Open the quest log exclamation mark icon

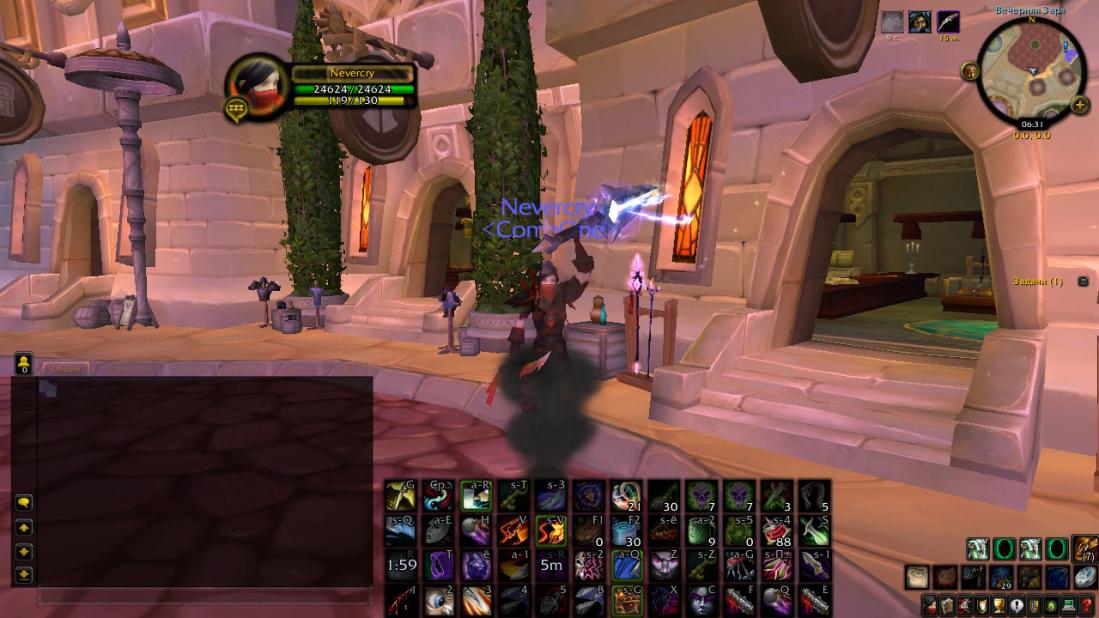[x=1015, y=605]
